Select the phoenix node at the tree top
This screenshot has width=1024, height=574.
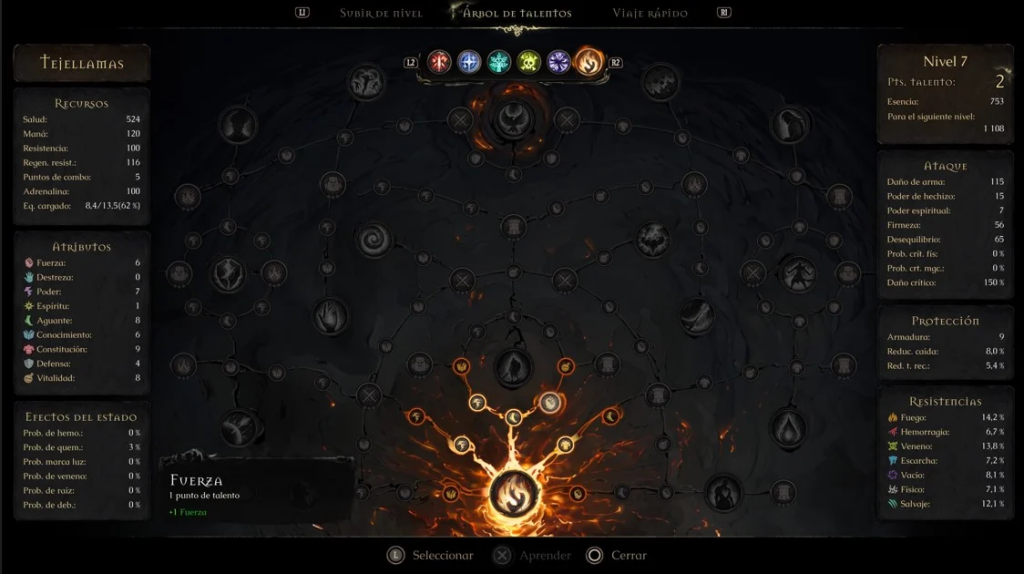(514, 116)
